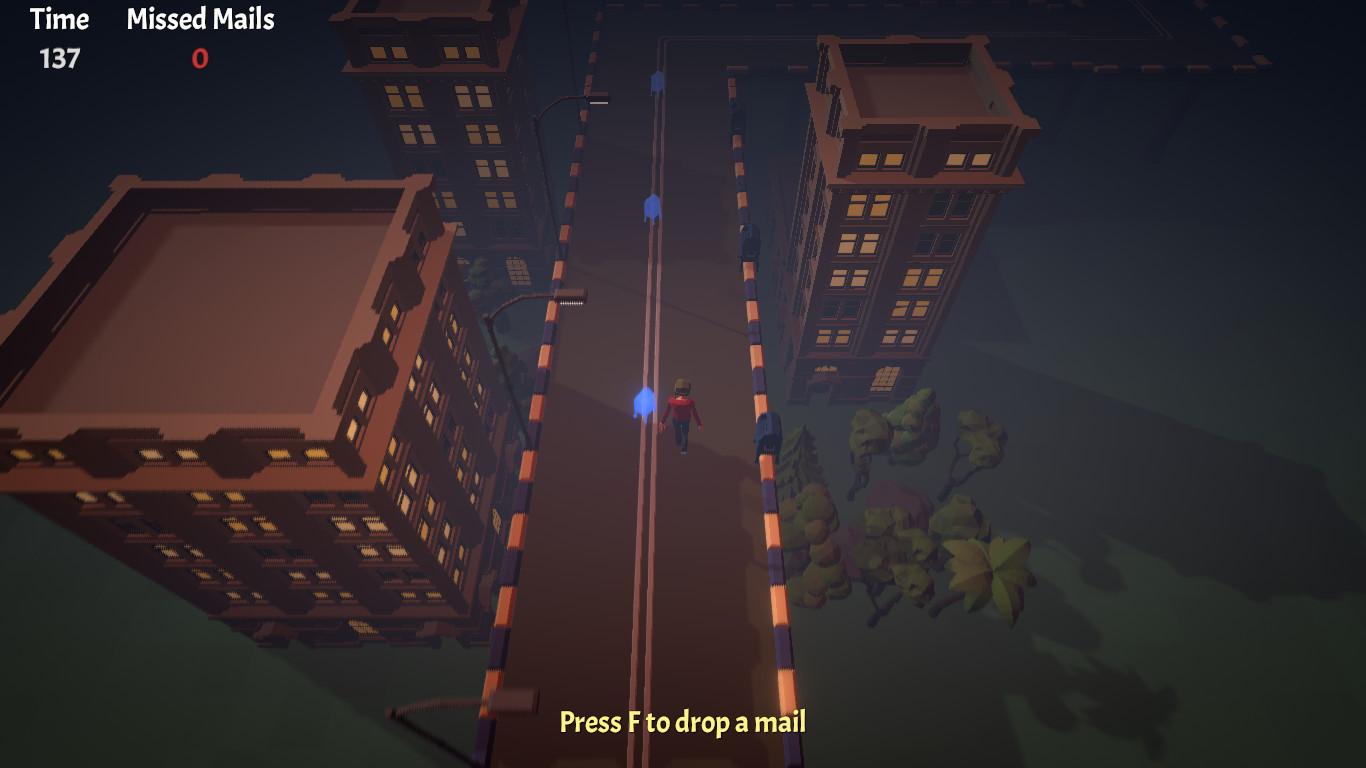Click the Time counter showing 137
1366x768 pixels.
(60, 58)
